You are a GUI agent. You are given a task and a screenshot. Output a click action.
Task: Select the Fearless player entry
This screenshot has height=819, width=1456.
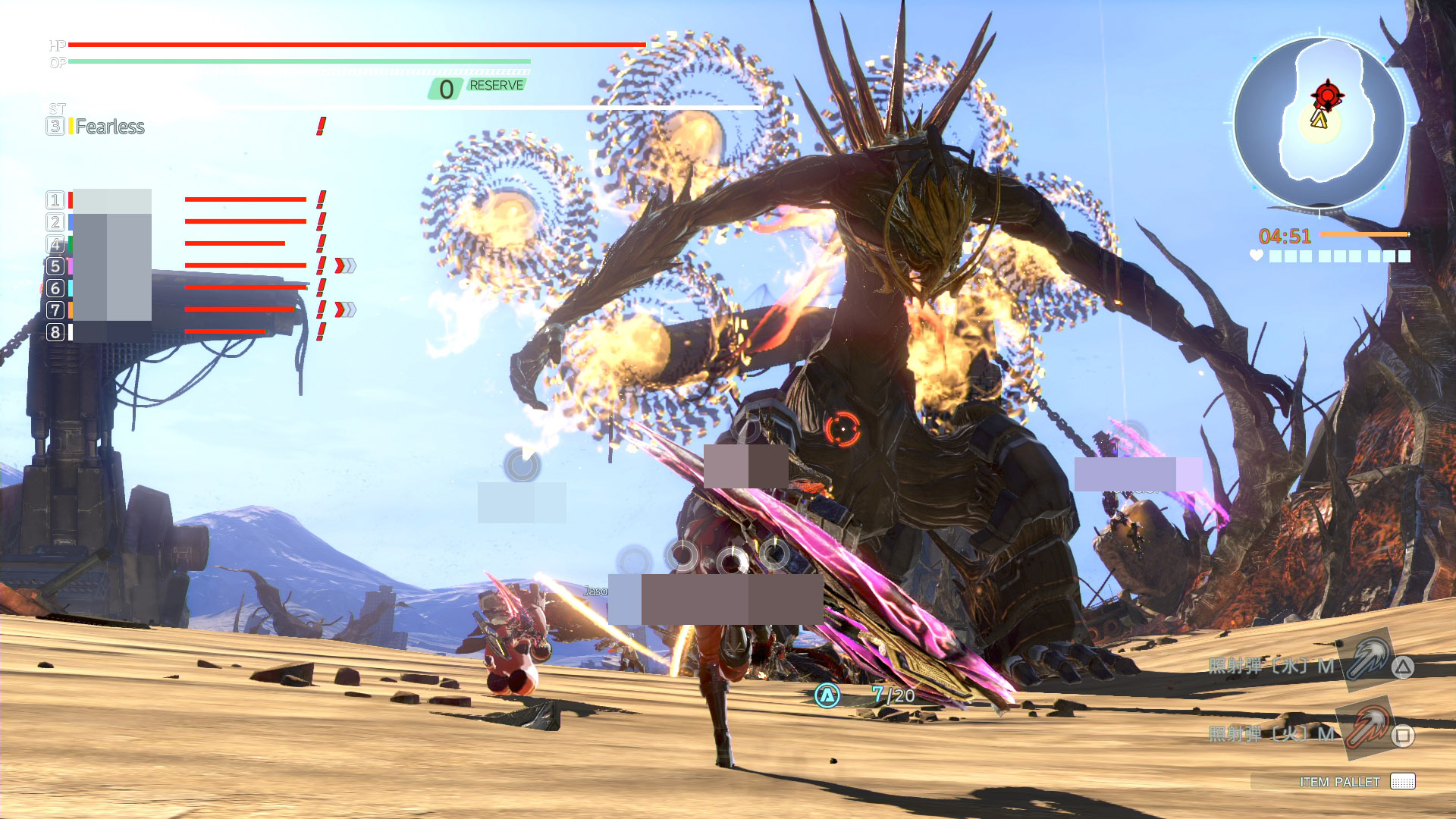(109, 127)
